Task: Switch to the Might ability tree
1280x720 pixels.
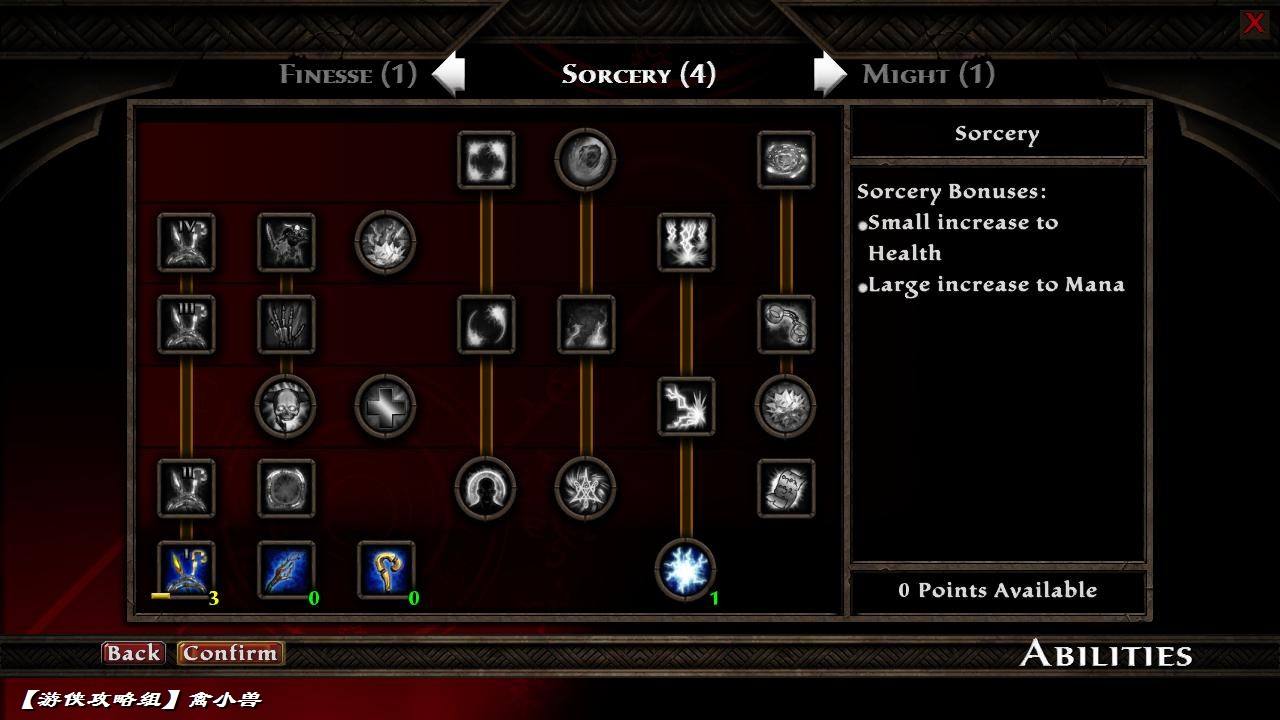Action: [x=928, y=74]
